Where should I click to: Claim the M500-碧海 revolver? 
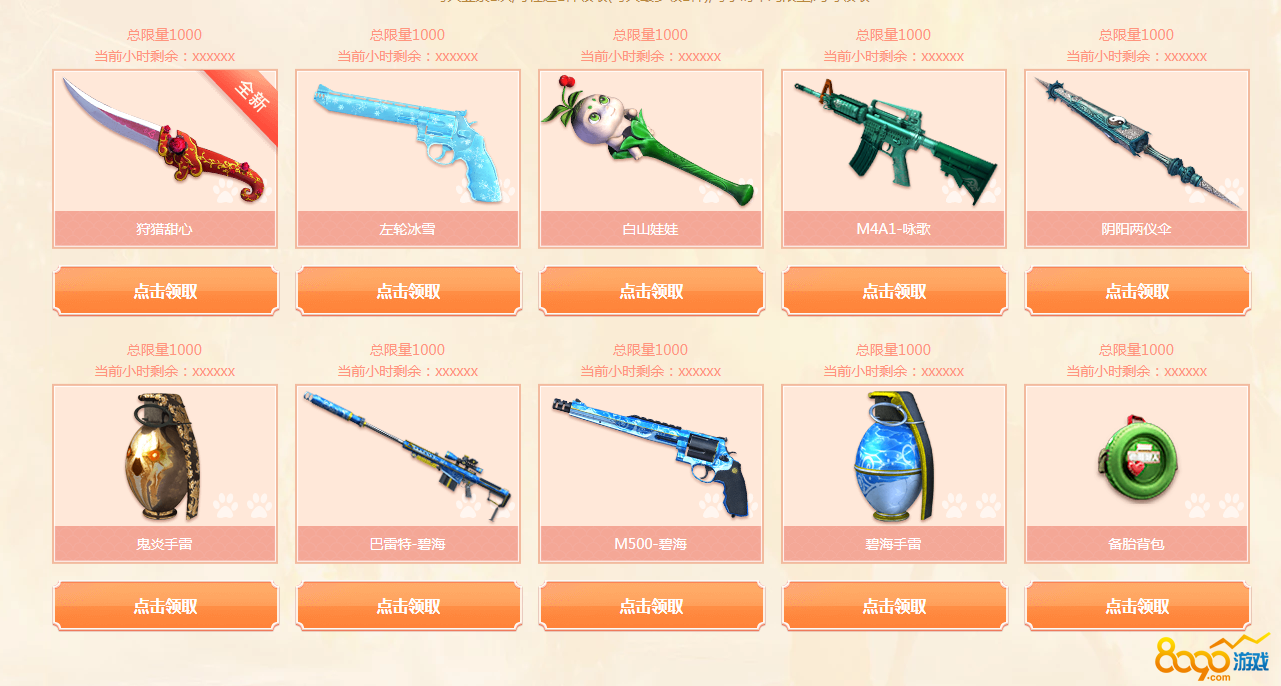651,606
